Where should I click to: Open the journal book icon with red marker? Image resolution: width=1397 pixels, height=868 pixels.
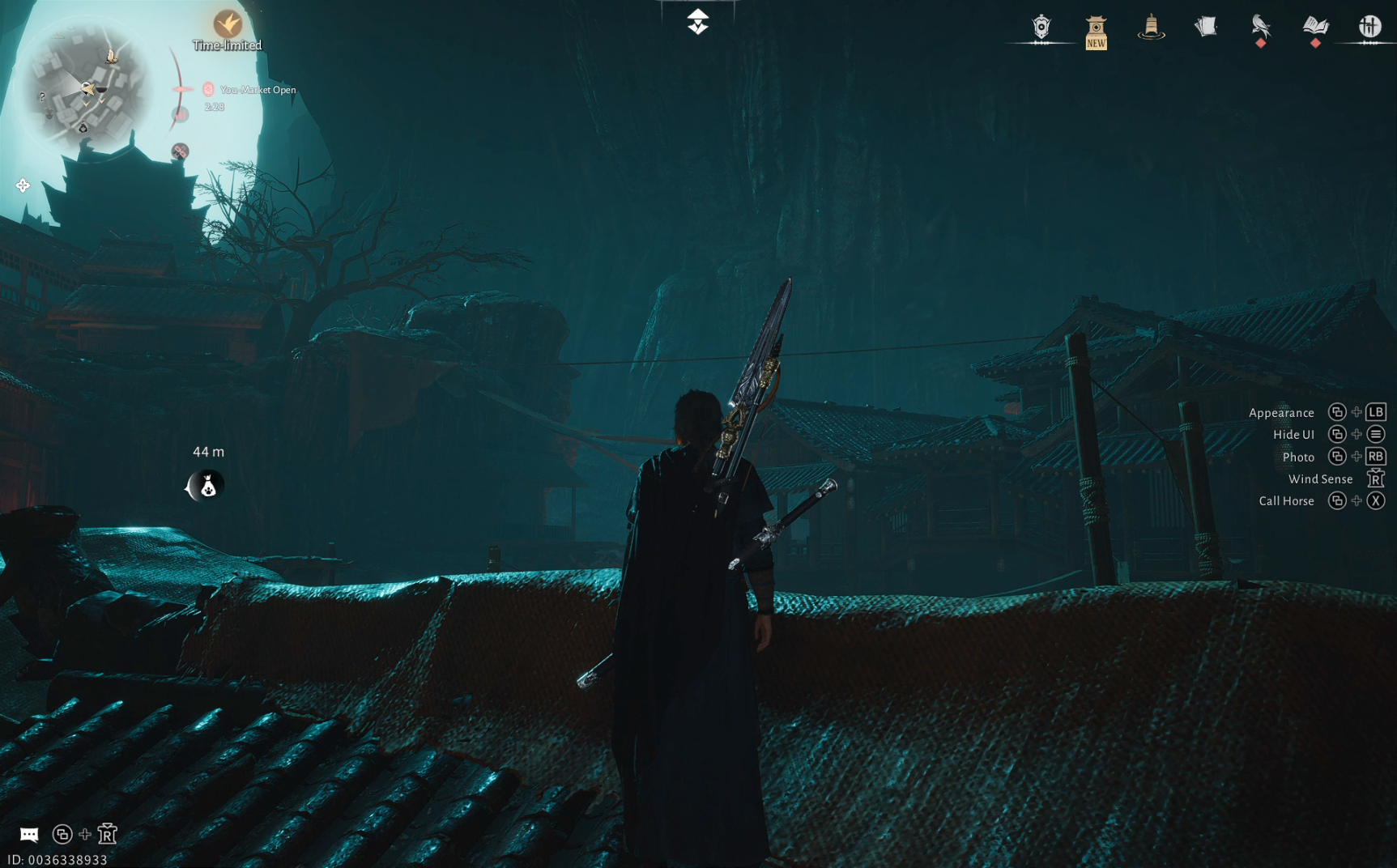(1316, 27)
